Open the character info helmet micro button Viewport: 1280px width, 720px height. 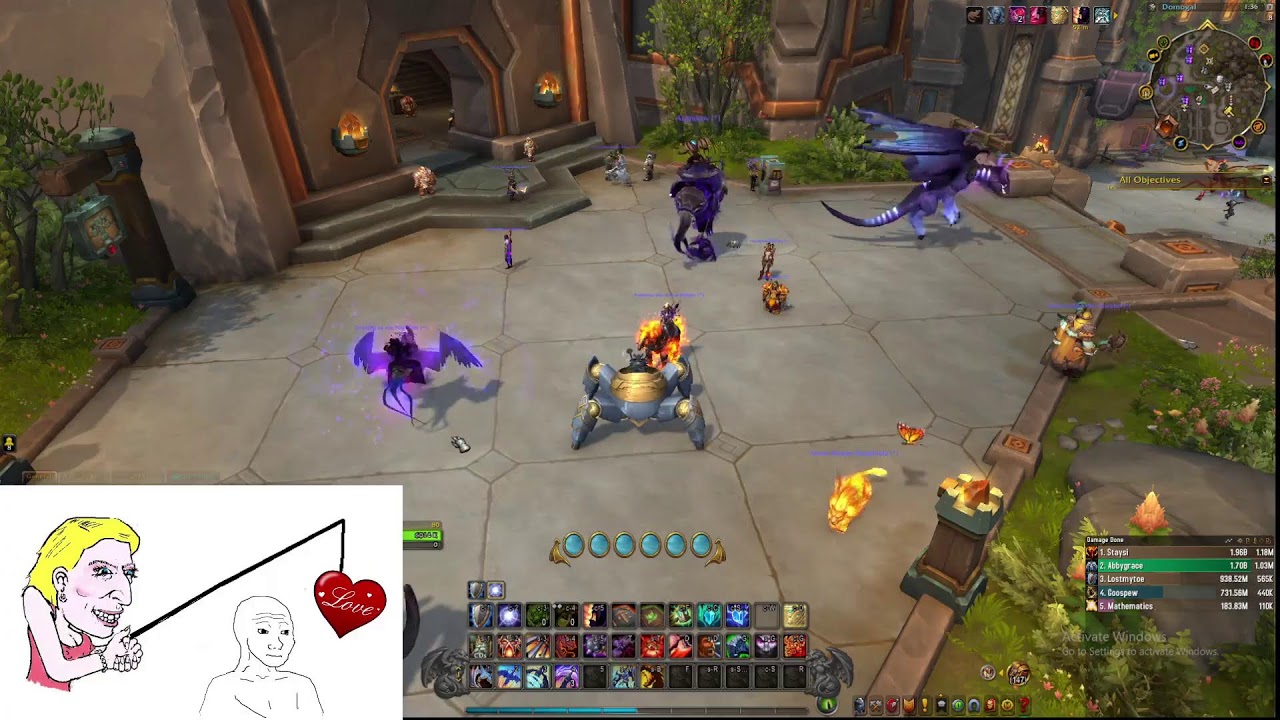pyautogui.click(x=859, y=706)
